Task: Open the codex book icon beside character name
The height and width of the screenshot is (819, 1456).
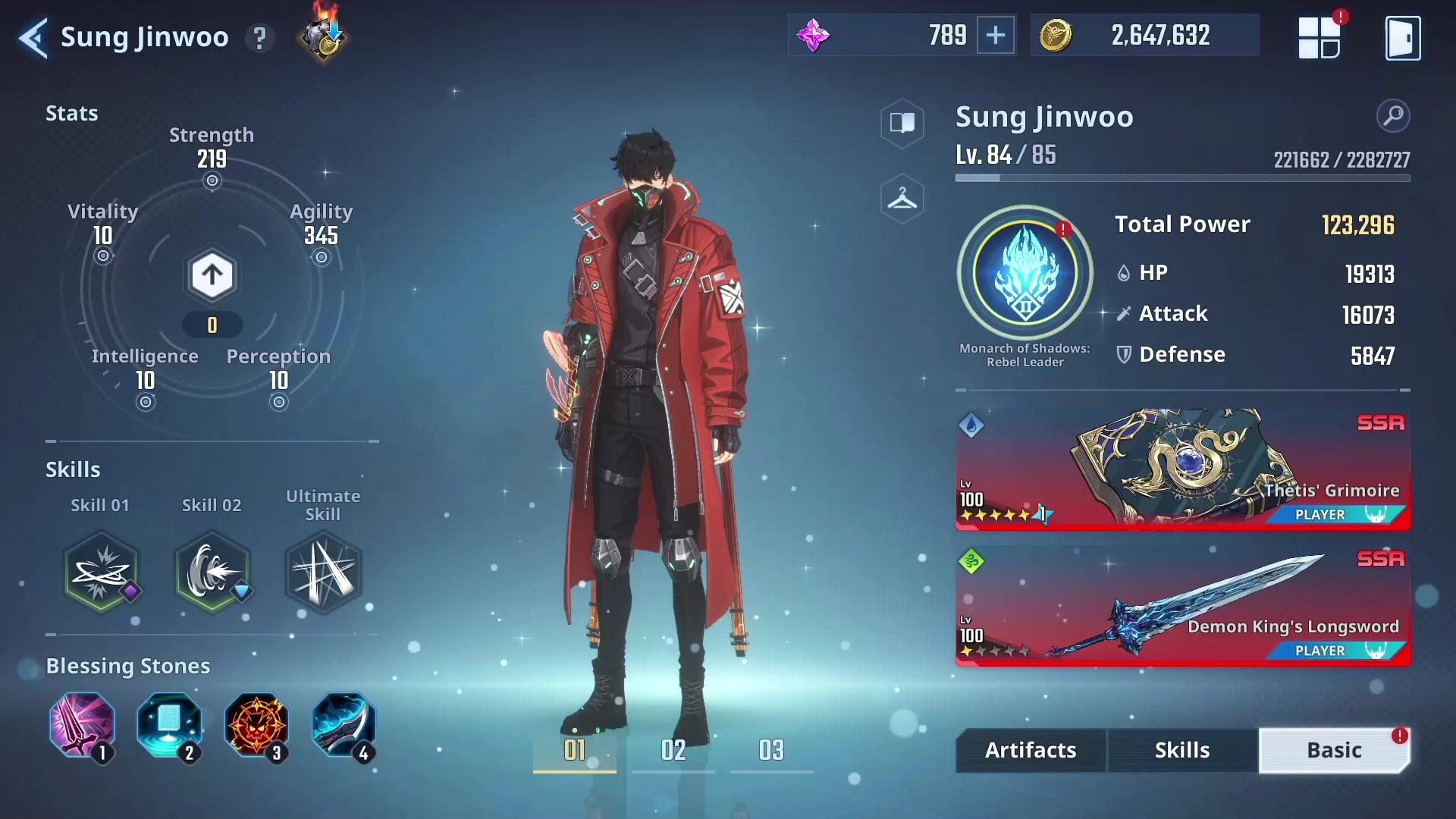Action: 902,123
